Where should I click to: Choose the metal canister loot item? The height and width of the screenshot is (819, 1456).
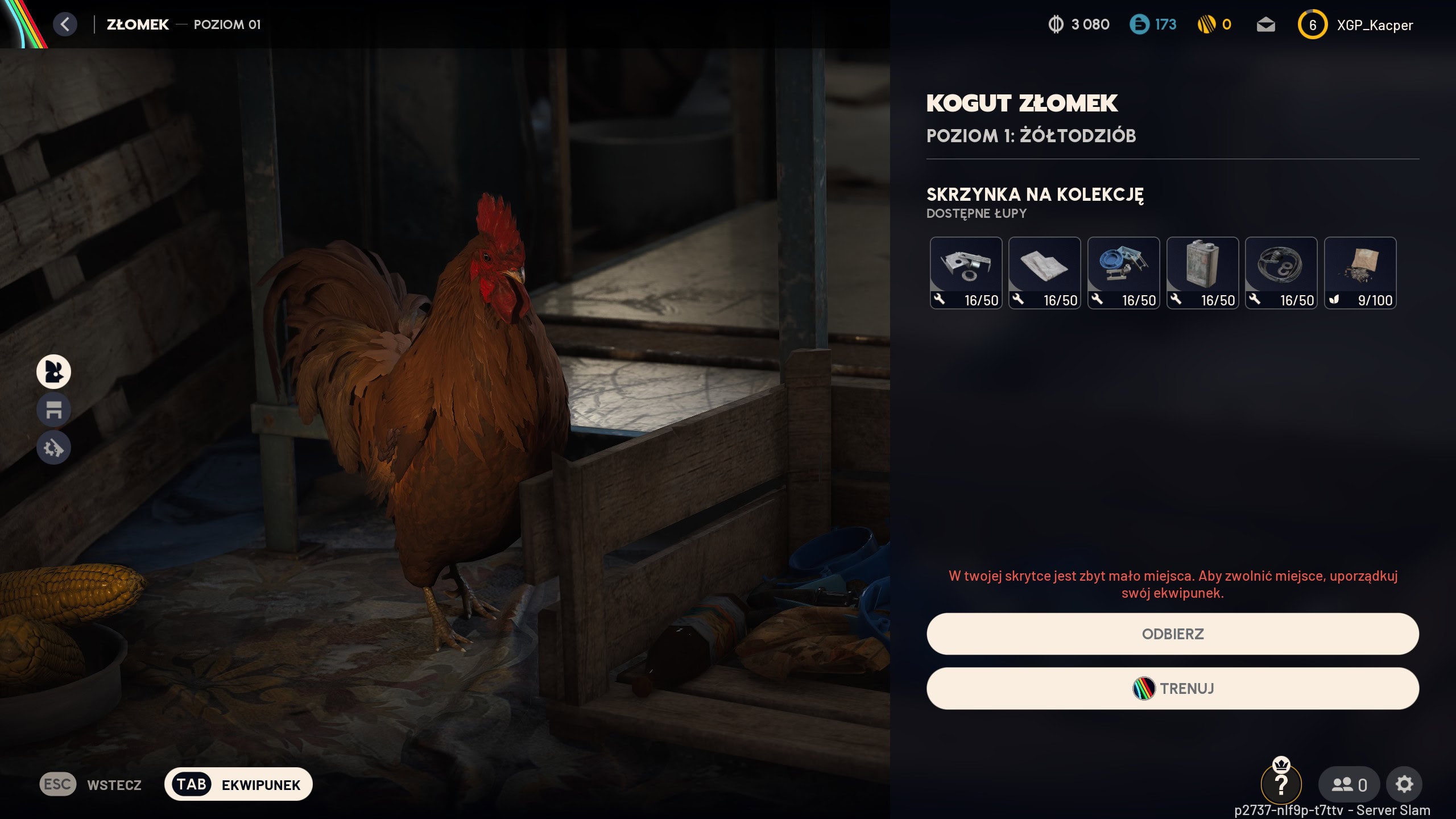(x=1202, y=273)
